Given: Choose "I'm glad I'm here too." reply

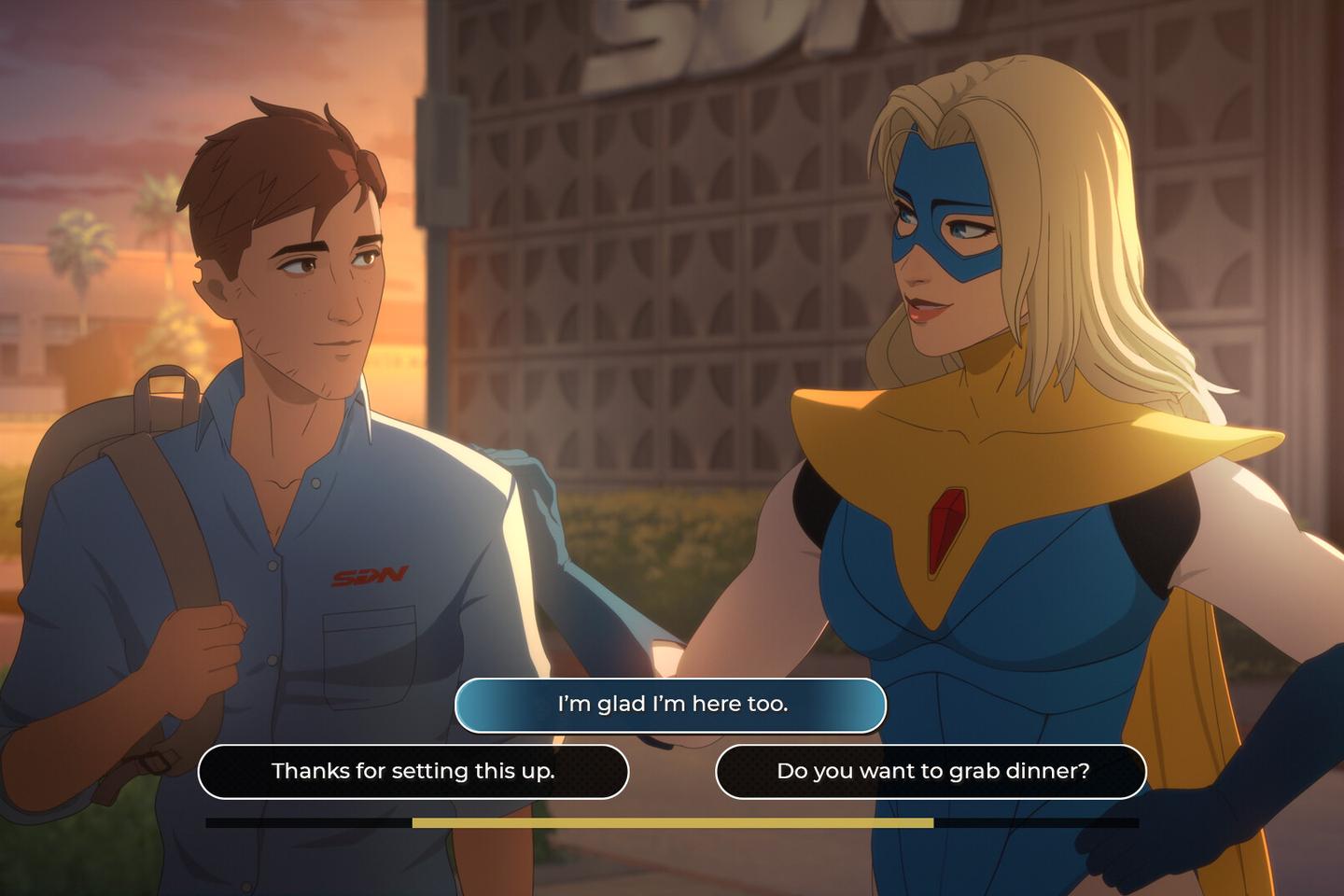Looking at the screenshot, I should click(x=670, y=705).
